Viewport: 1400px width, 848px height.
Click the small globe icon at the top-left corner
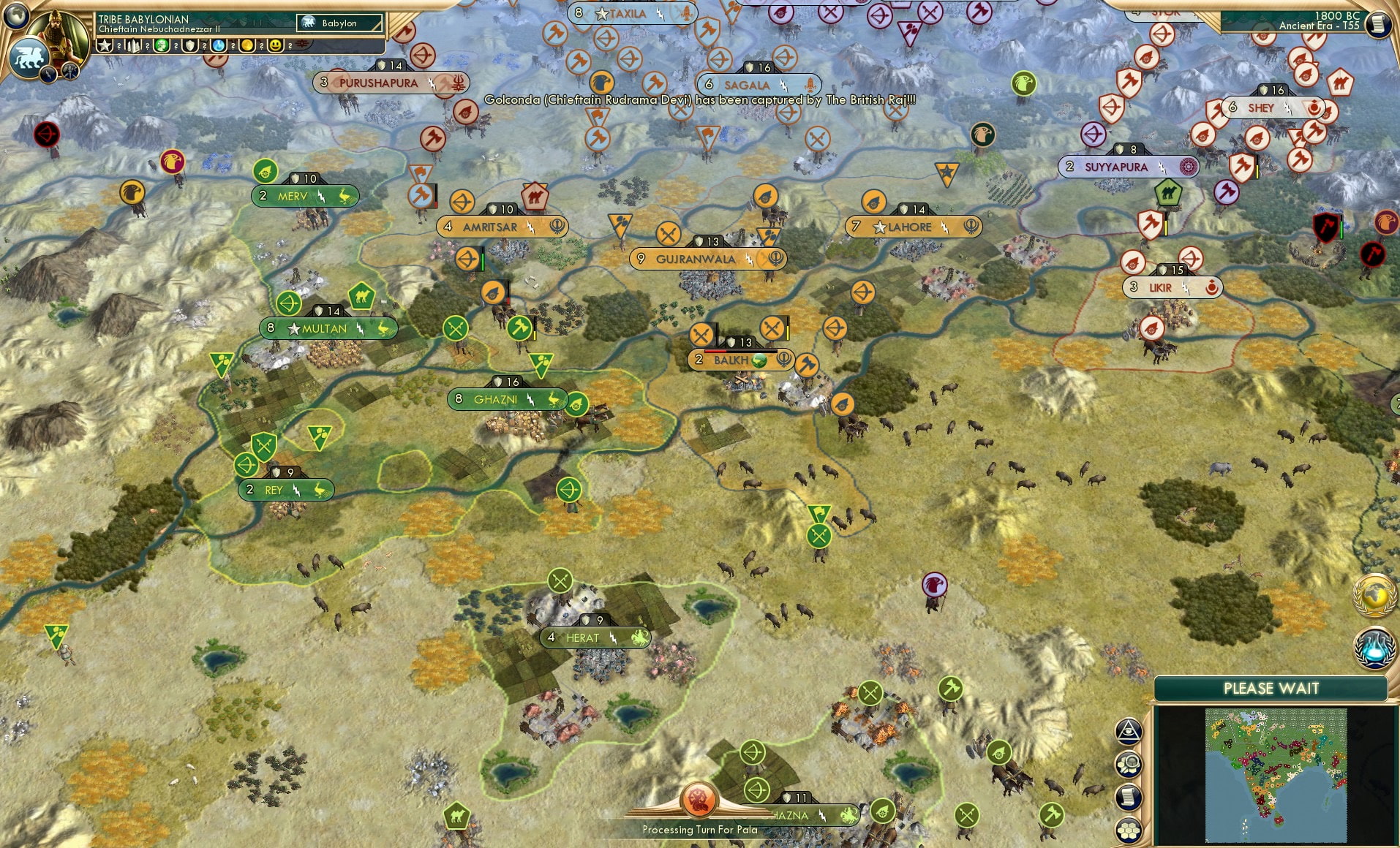pyautogui.click(x=16, y=17)
